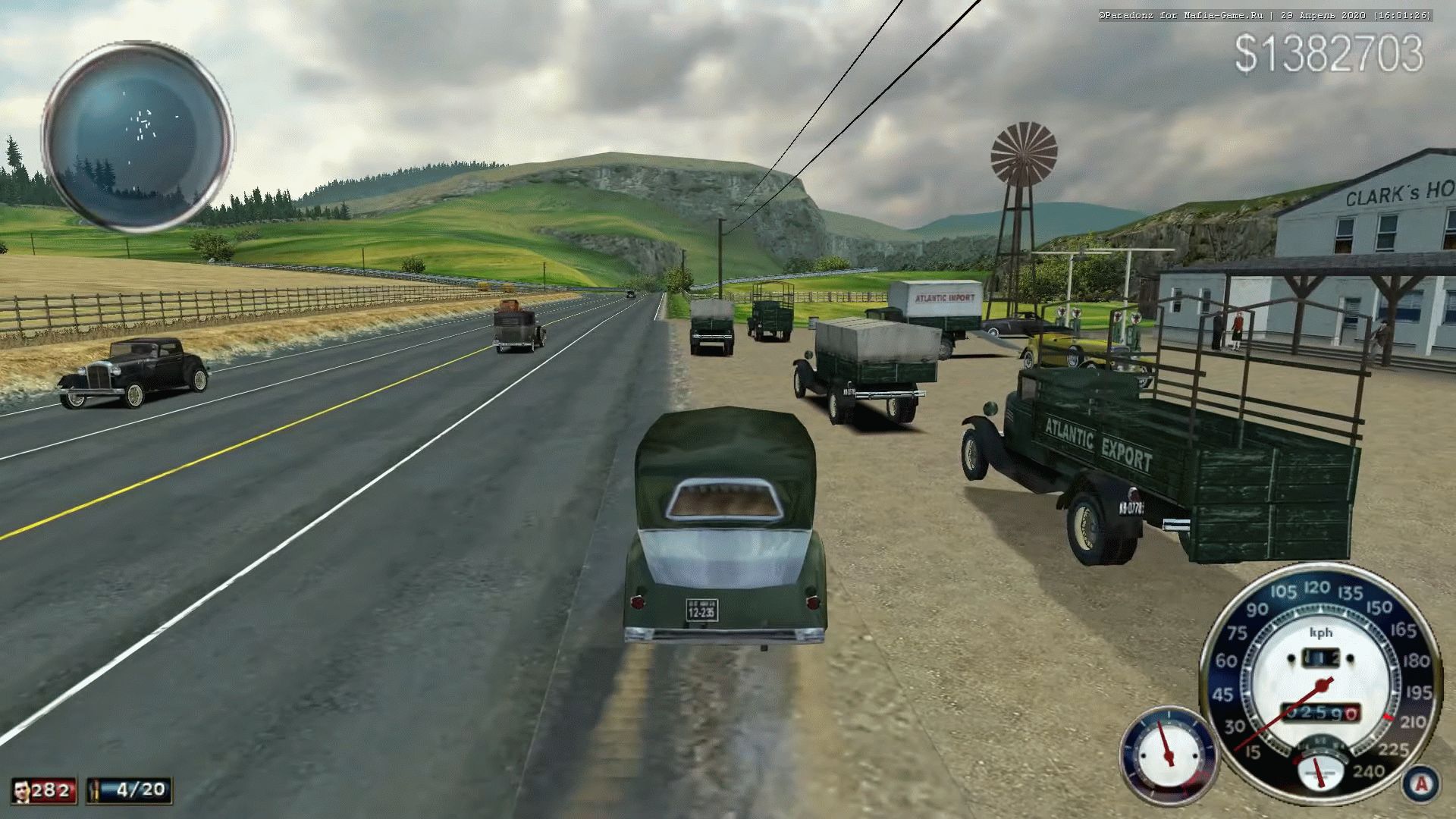Click the kph speedometer dial

point(1321,676)
